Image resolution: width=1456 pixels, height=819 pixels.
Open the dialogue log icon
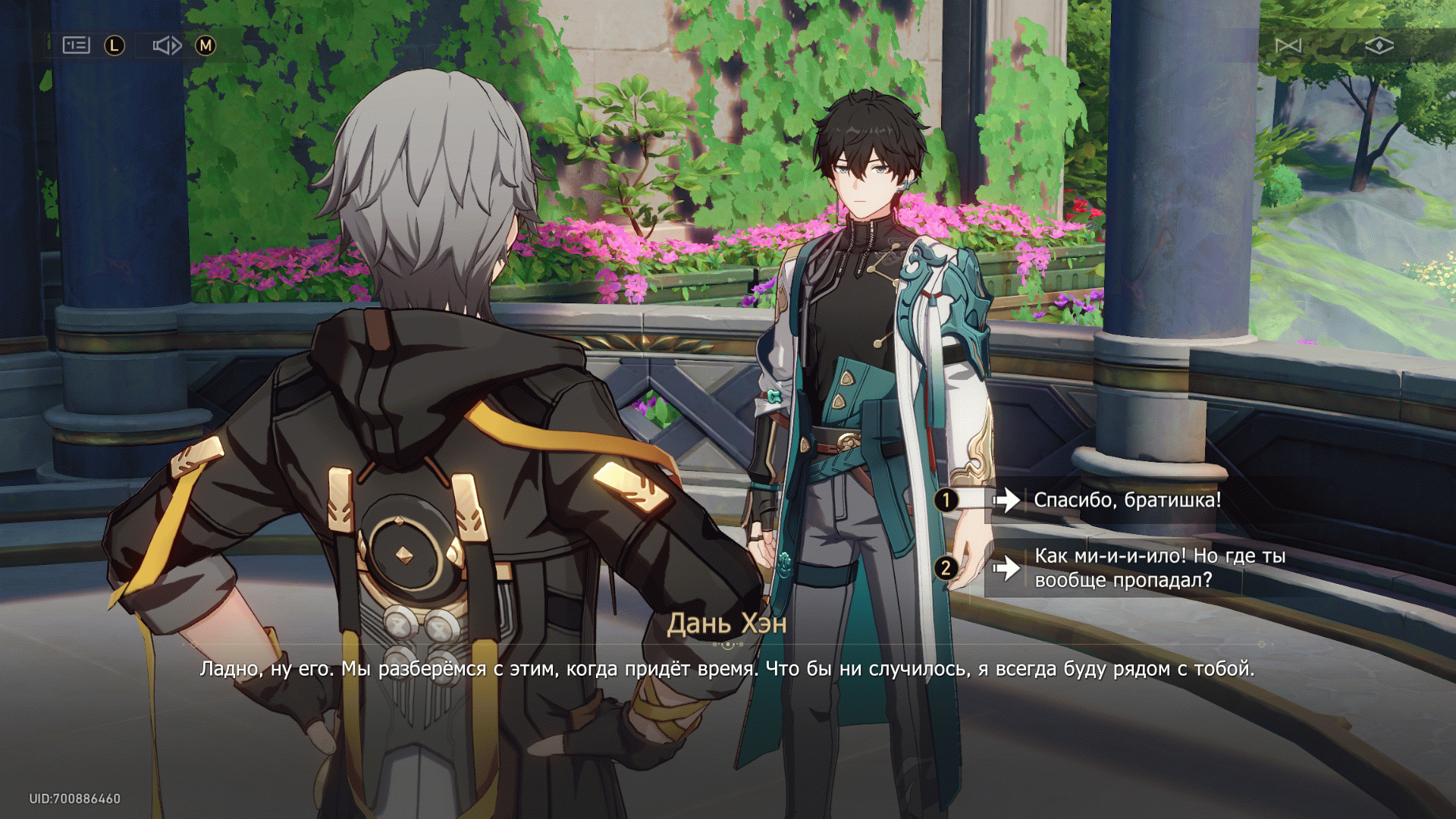76,45
